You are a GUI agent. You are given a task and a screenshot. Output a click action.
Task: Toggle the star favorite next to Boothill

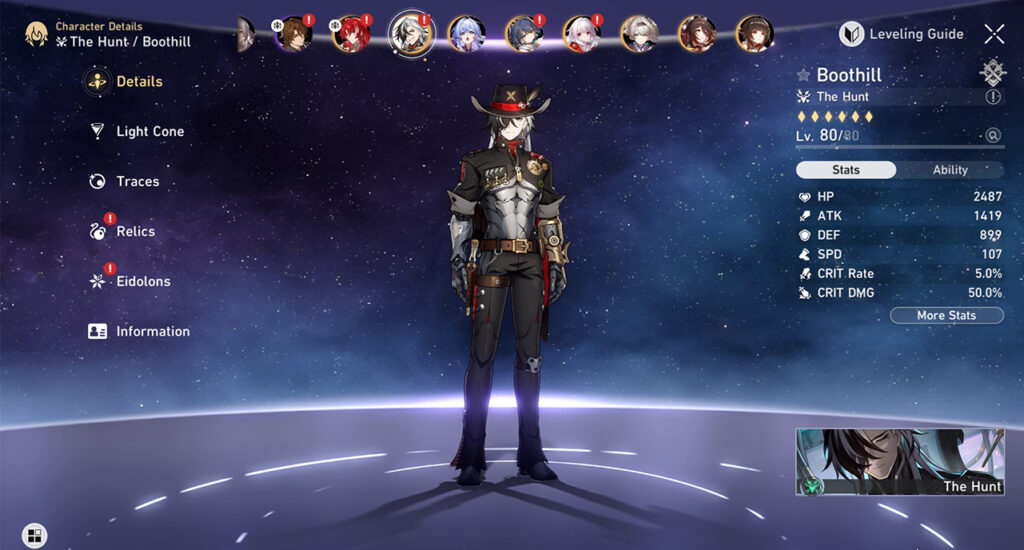(803, 75)
